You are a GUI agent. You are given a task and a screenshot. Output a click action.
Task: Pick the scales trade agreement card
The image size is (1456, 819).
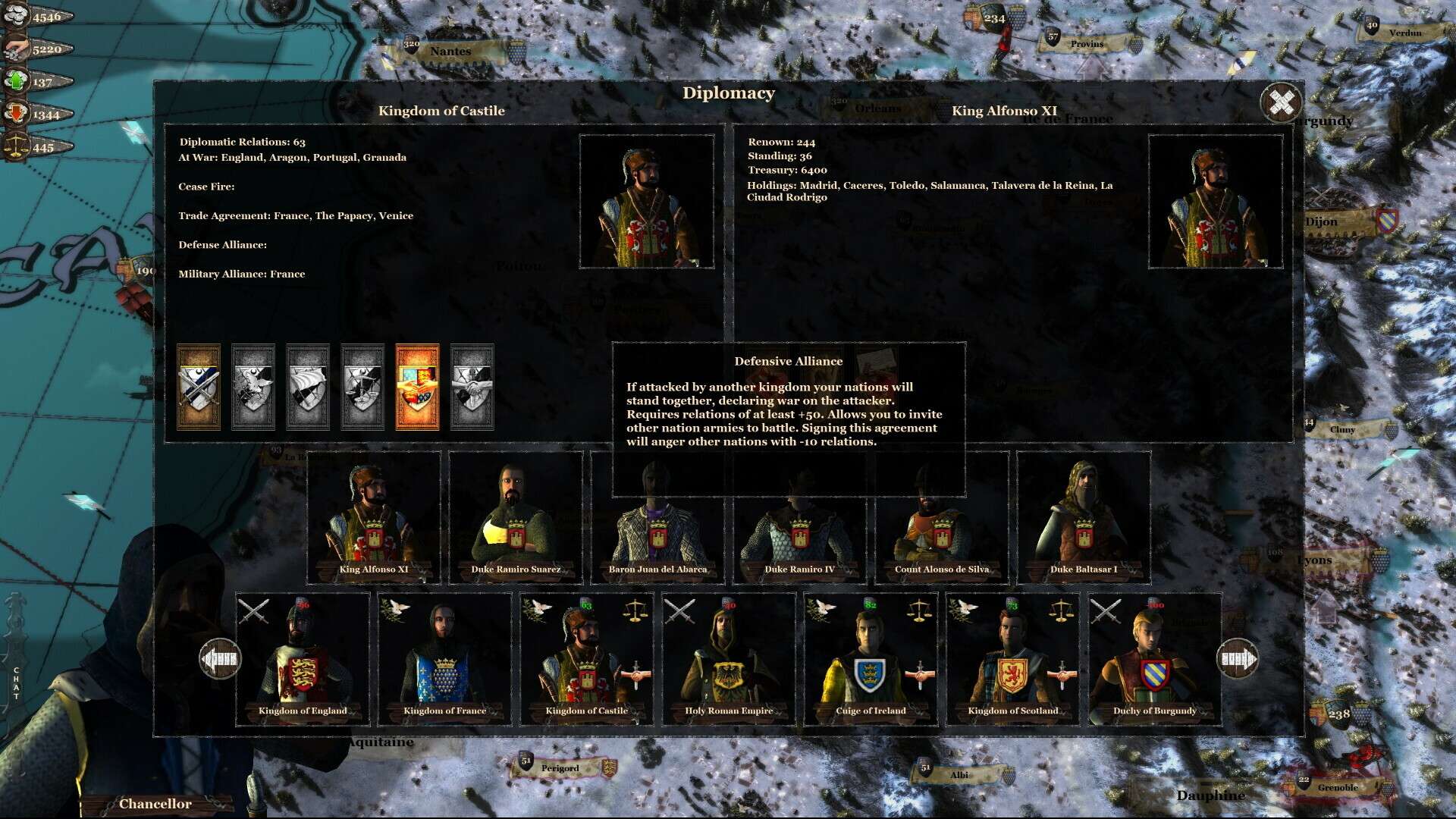[362, 388]
